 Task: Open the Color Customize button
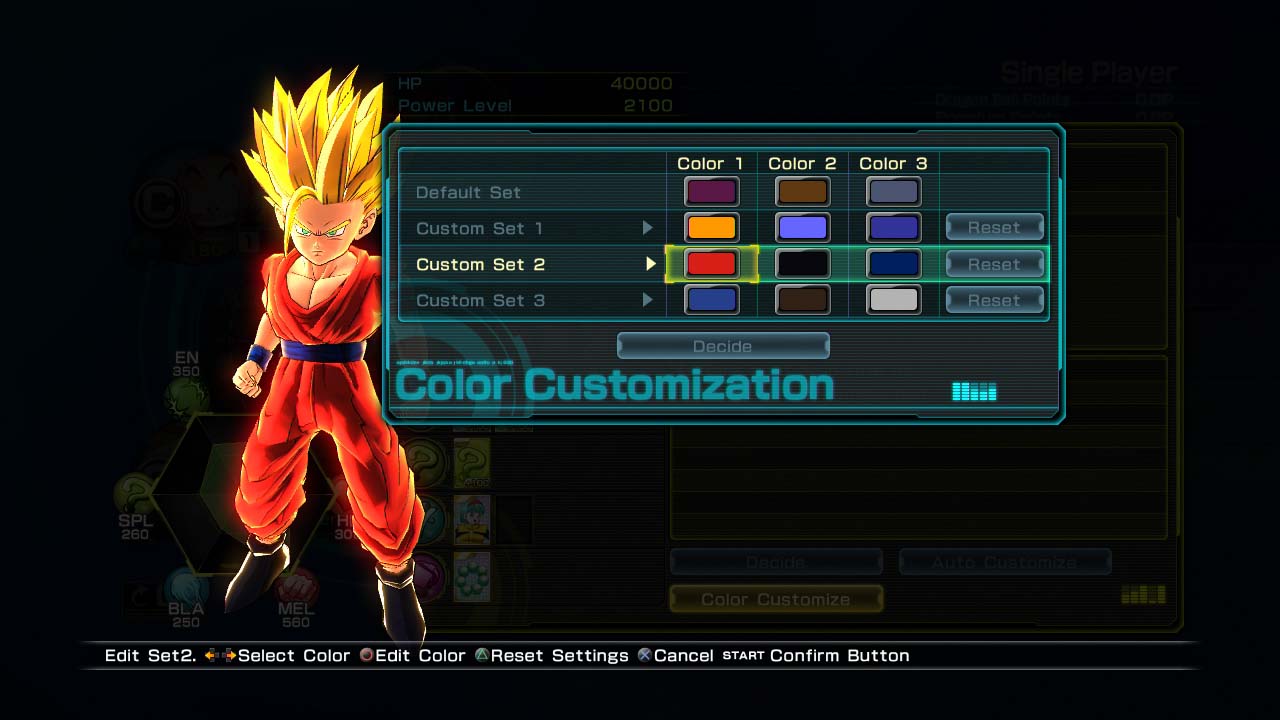(x=776, y=599)
